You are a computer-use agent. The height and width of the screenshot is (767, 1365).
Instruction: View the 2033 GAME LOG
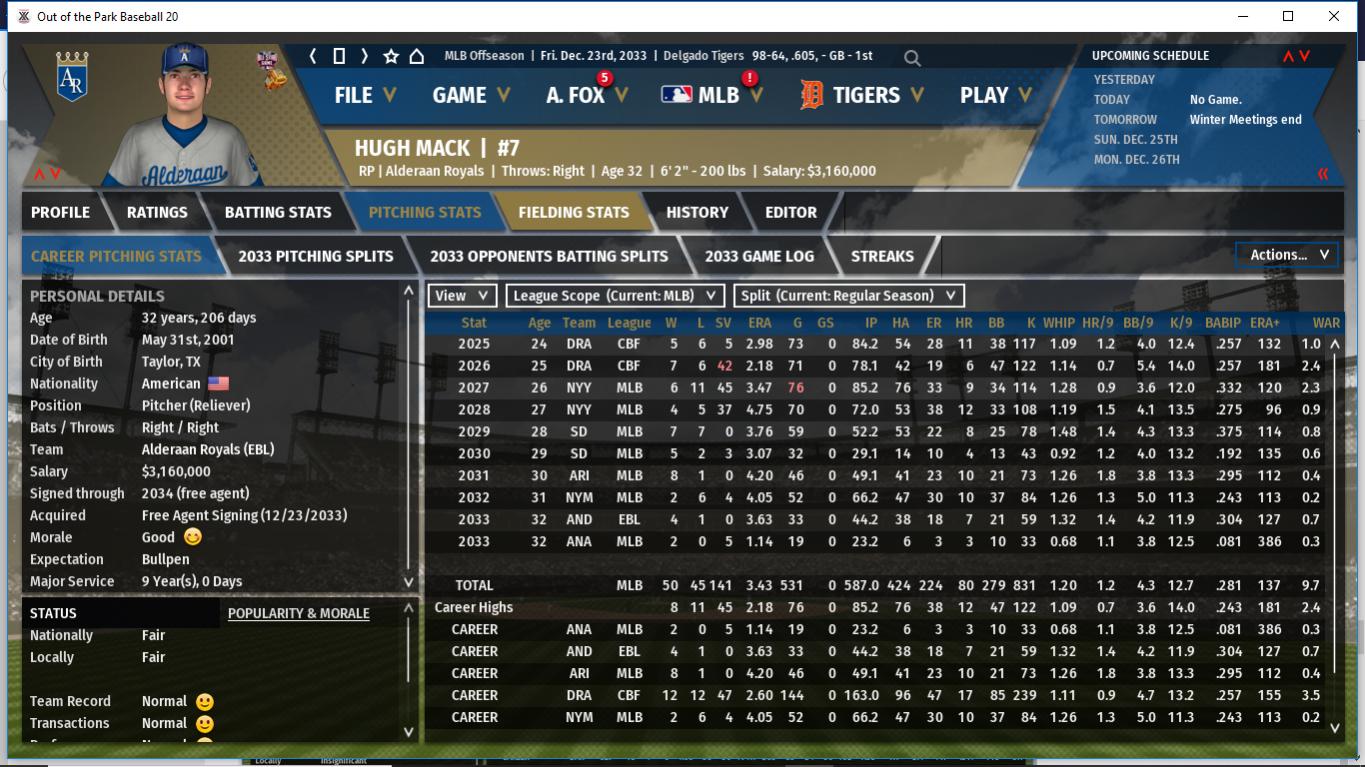tap(759, 256)
